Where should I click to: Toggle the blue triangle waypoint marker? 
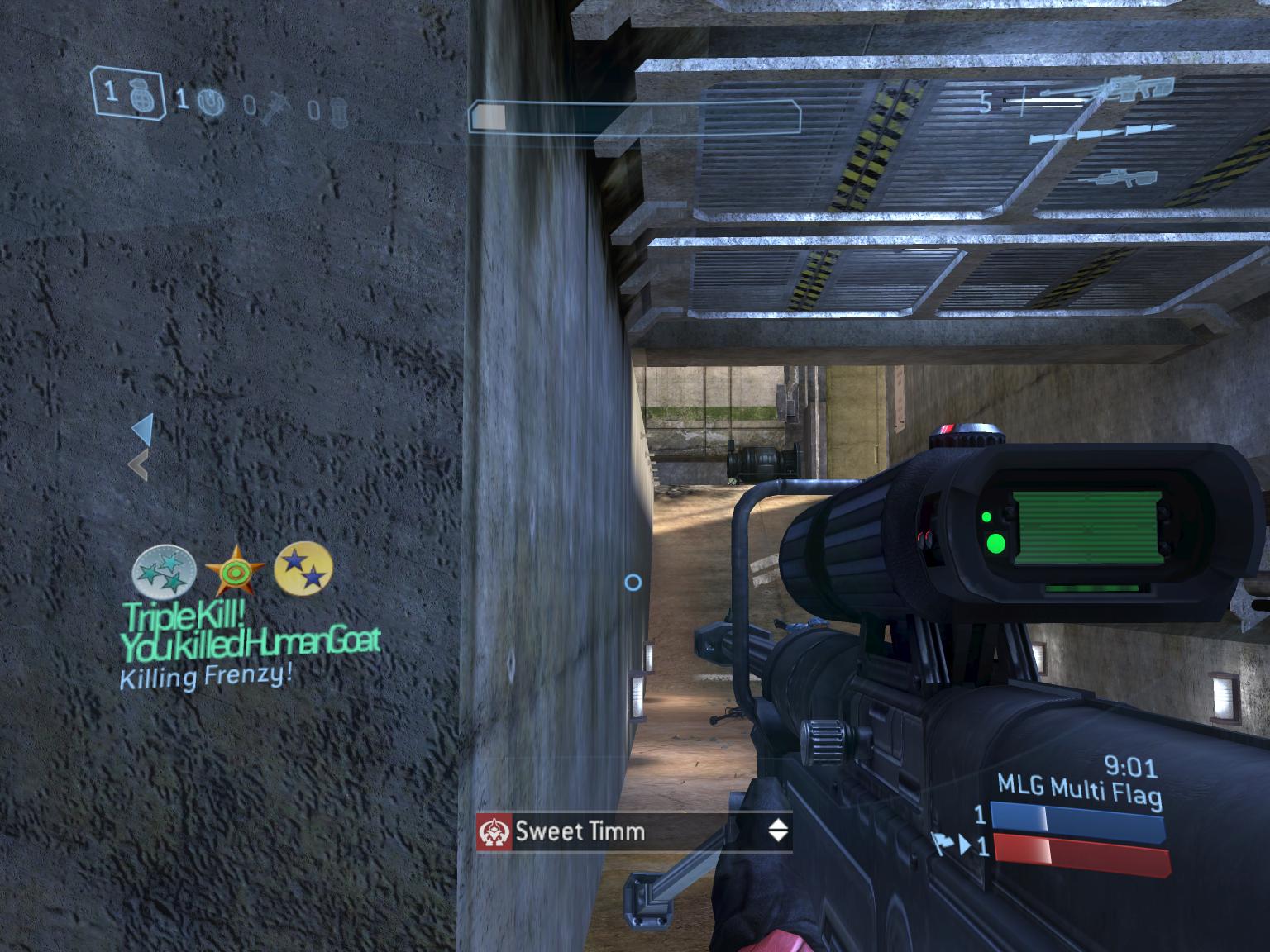(143, 429)
